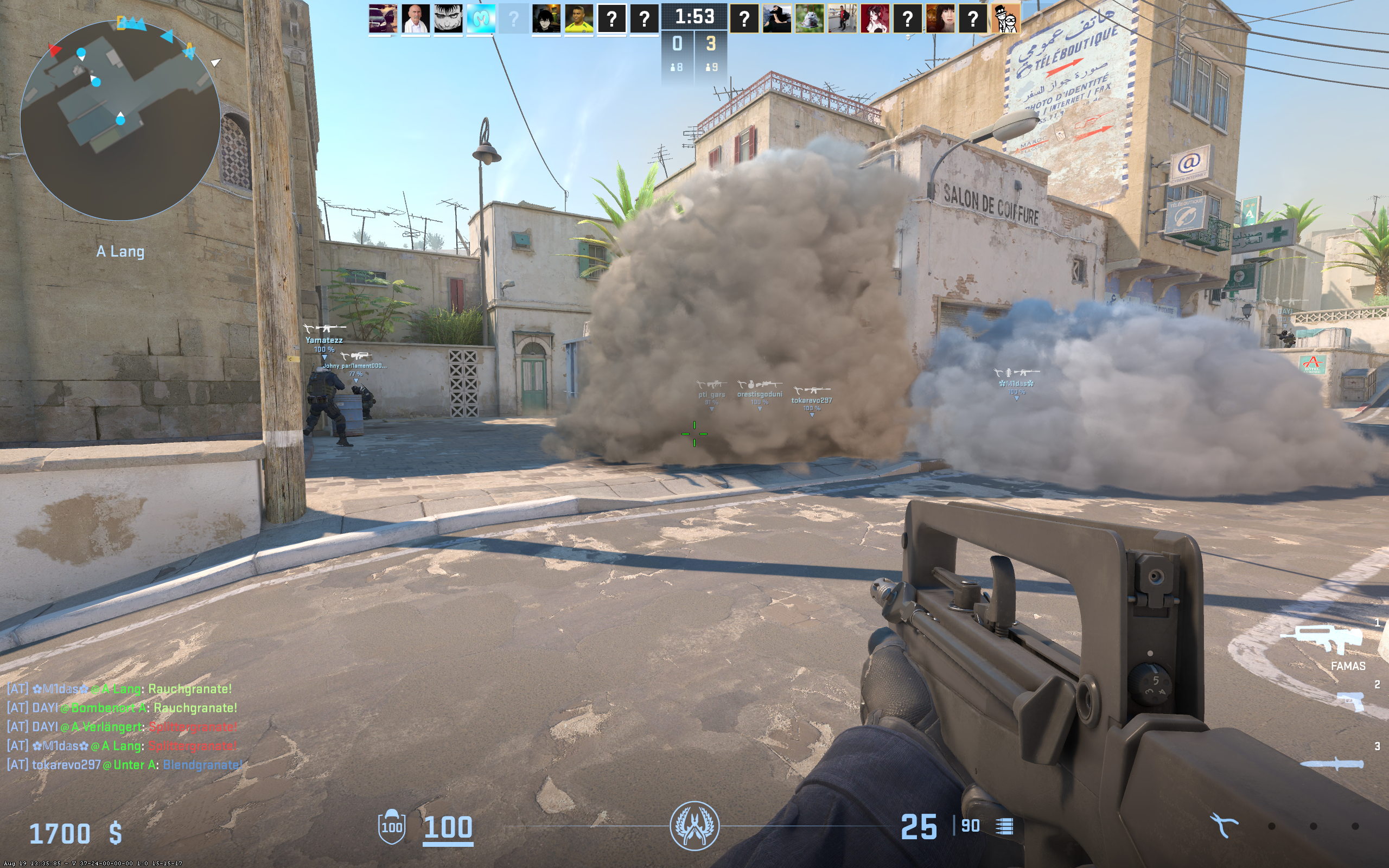This screenshot has height=868, width=1389.
Task: Choose the knife weapon slot
Action: (1331, 764)
